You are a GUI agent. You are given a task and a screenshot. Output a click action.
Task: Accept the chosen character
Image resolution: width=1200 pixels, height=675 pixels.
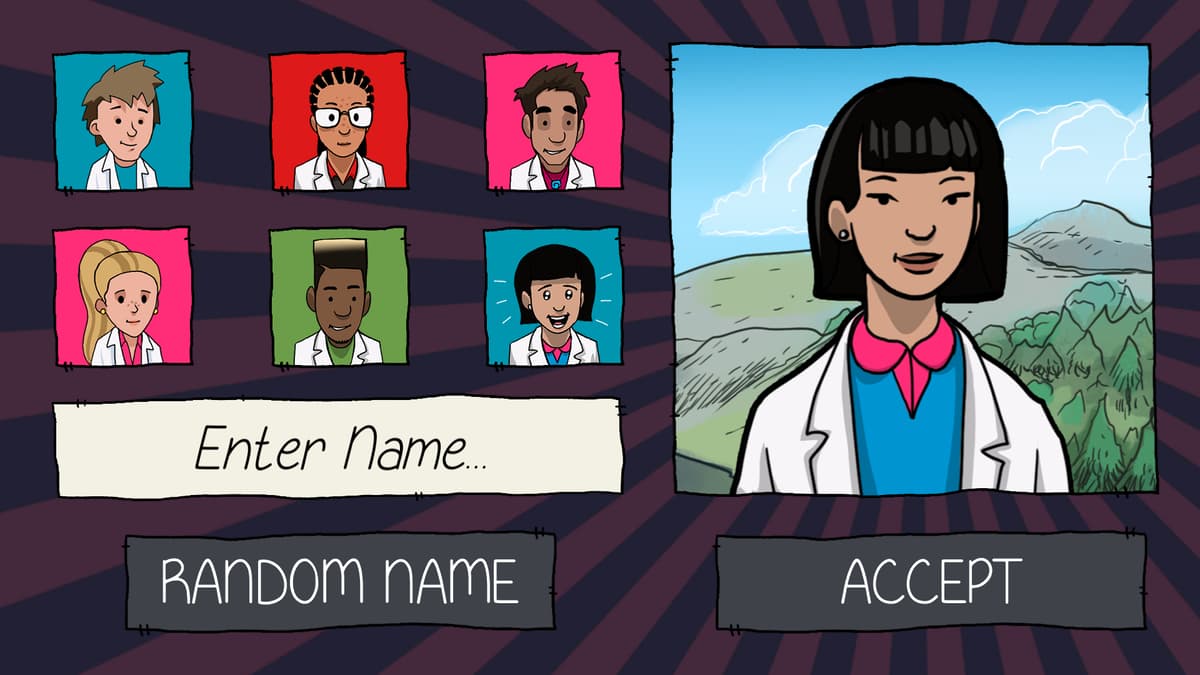(x=931, y=581)
